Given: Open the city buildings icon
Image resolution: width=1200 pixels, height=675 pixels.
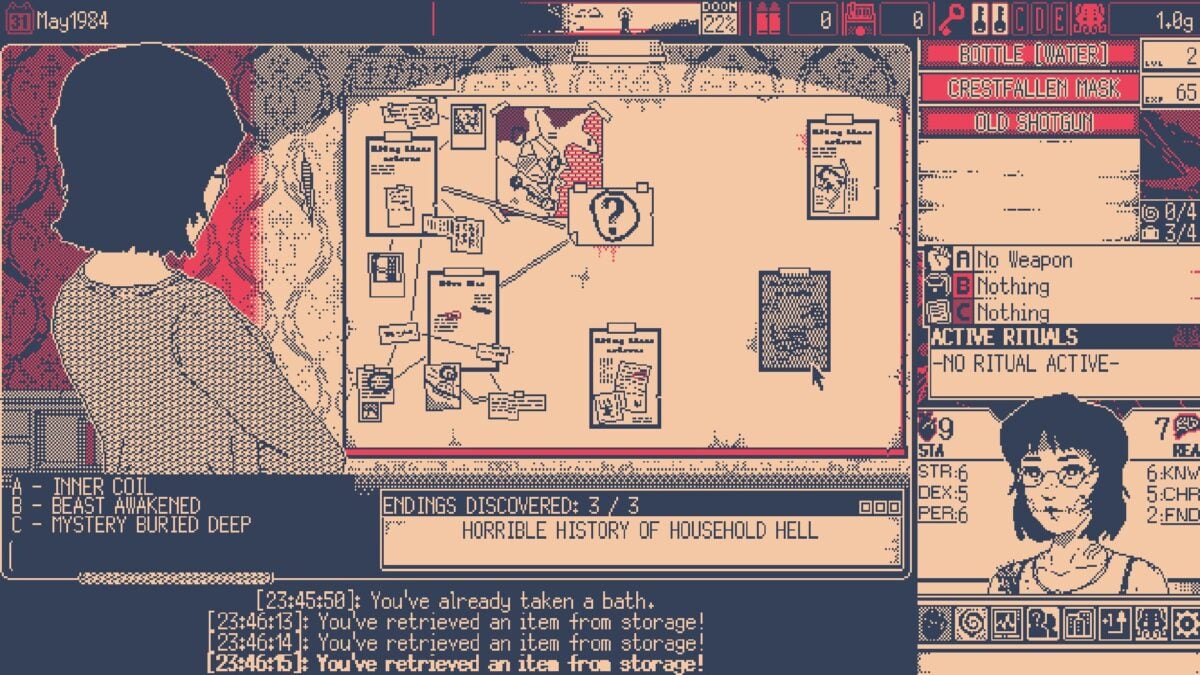Looking at the screenshot, I should coord(1077,625).
